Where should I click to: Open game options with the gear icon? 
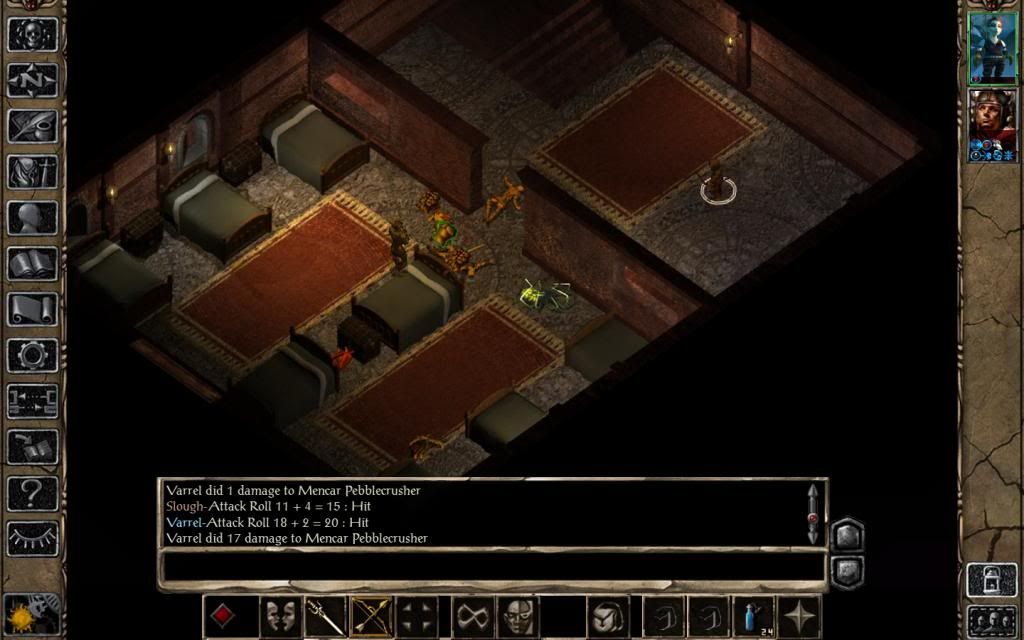coord(32,354)
